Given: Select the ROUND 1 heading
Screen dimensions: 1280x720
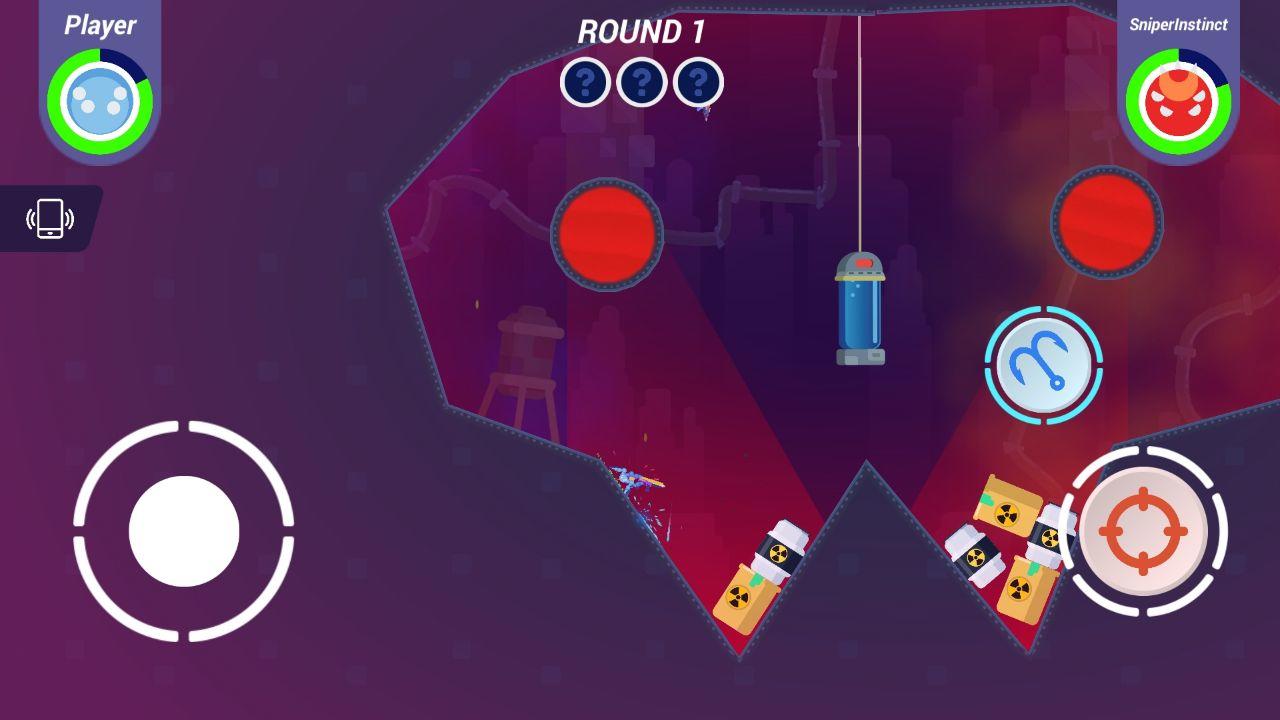Looking at the screenshot, I should pyautogui.click(x=641, y=33).
